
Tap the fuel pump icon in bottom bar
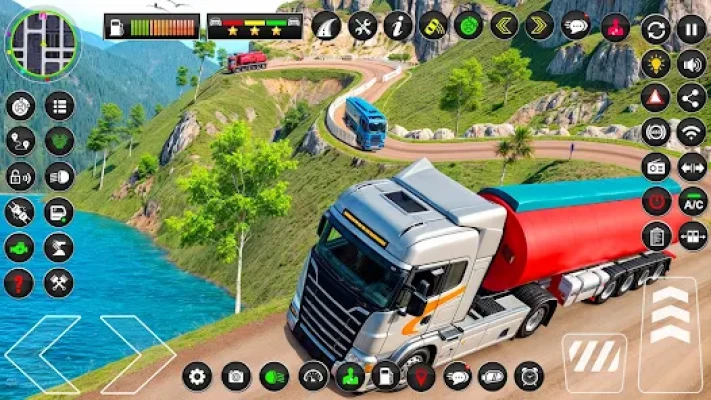pos(386,376)
